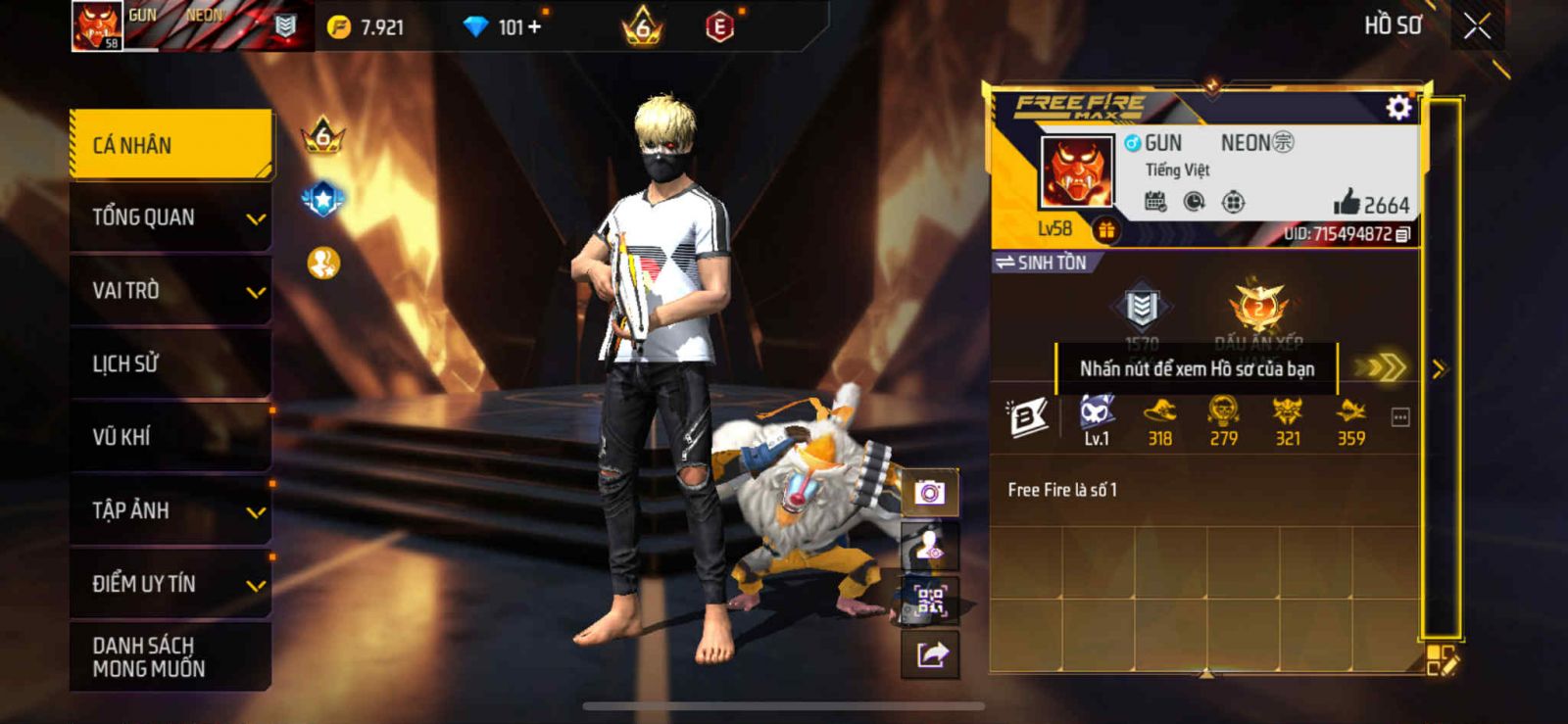Share the profile with the arrow button

pyautogui.click(x=930, y=654)
